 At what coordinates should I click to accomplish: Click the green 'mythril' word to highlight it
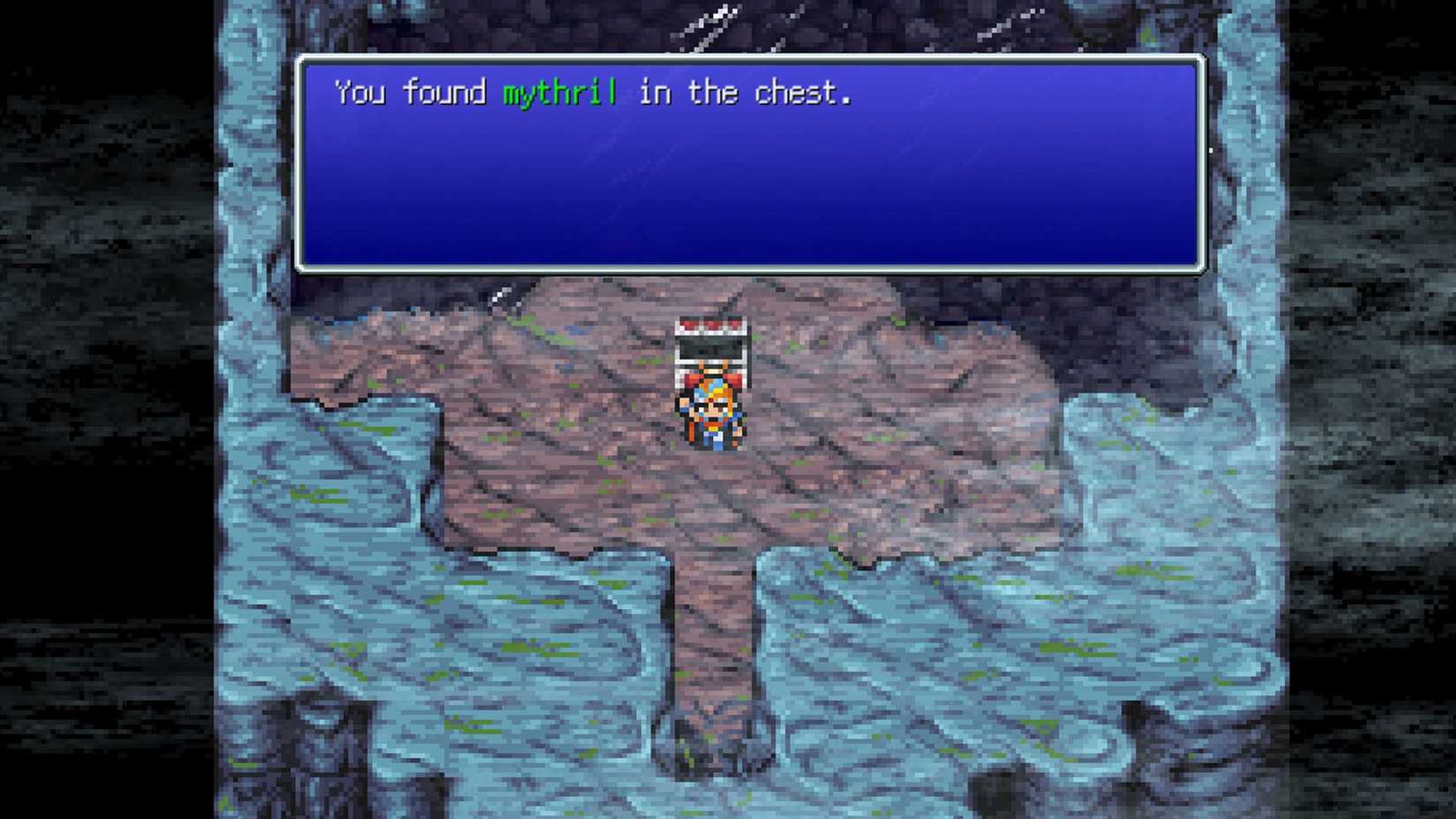pos(559,92)
